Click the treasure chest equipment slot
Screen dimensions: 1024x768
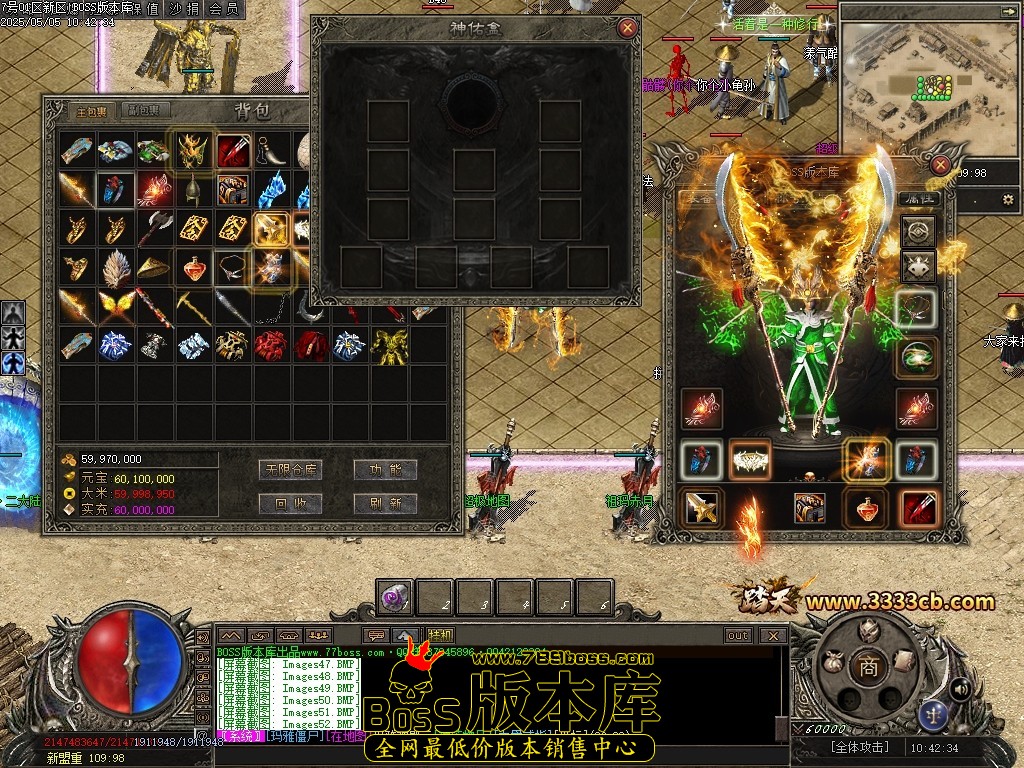809,508
